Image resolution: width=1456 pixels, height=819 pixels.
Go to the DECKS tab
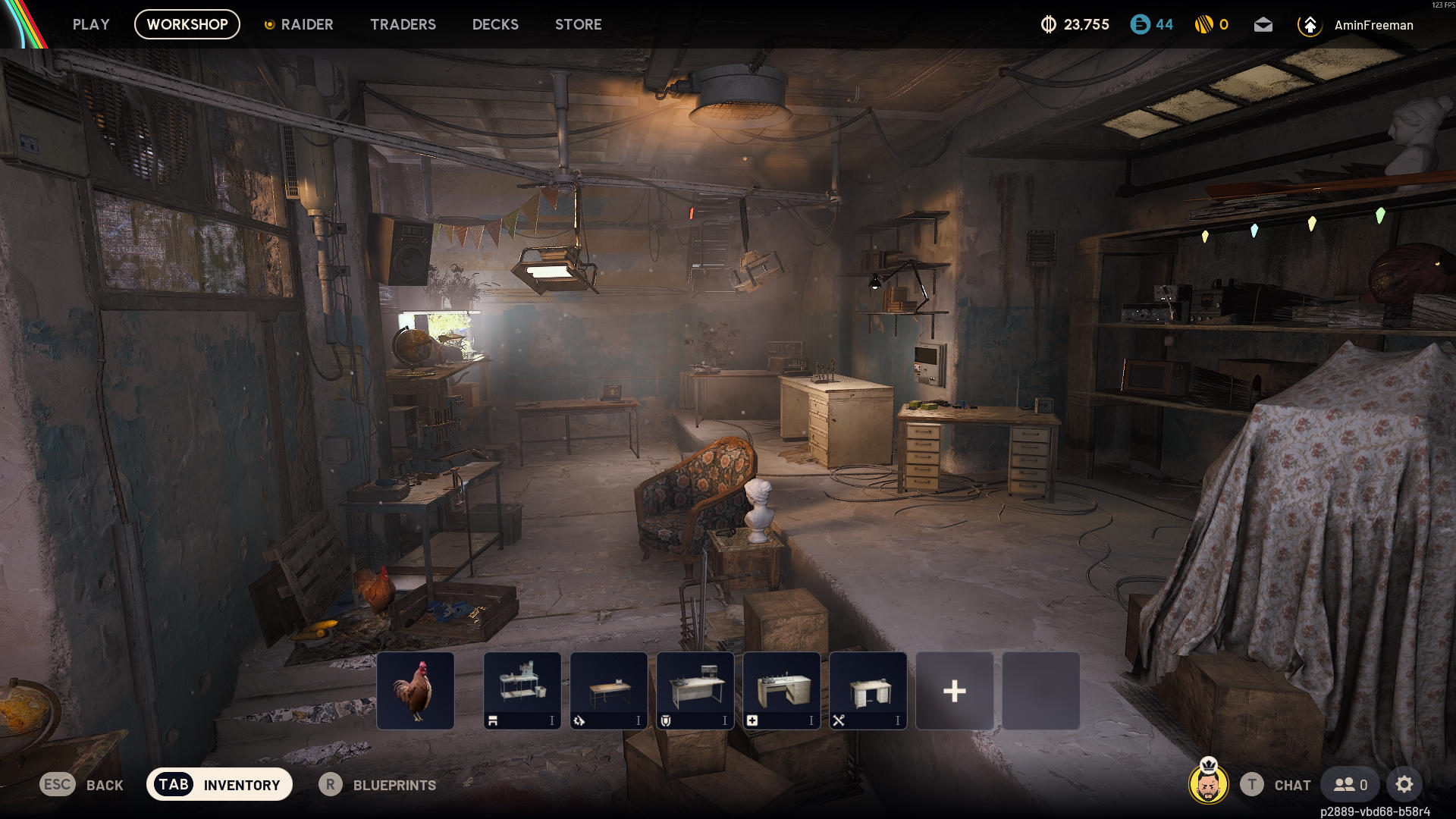pos(495,24)
